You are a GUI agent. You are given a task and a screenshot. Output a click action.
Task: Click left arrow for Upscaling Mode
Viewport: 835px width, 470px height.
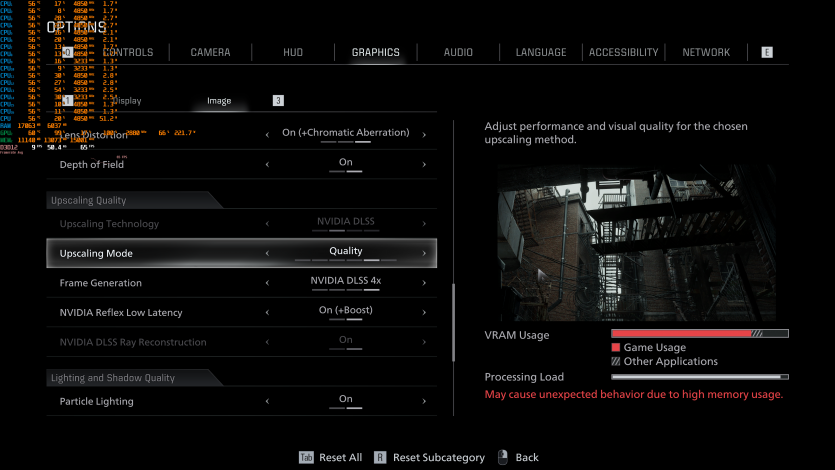click(267, 253)
